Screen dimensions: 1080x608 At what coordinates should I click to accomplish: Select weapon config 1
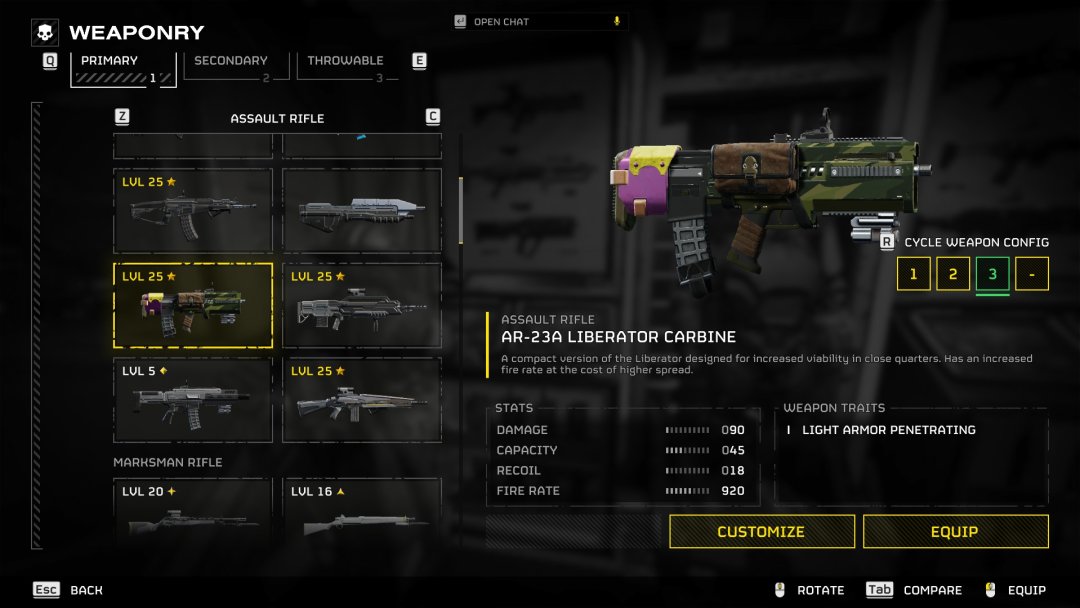(x=913, y=274)
